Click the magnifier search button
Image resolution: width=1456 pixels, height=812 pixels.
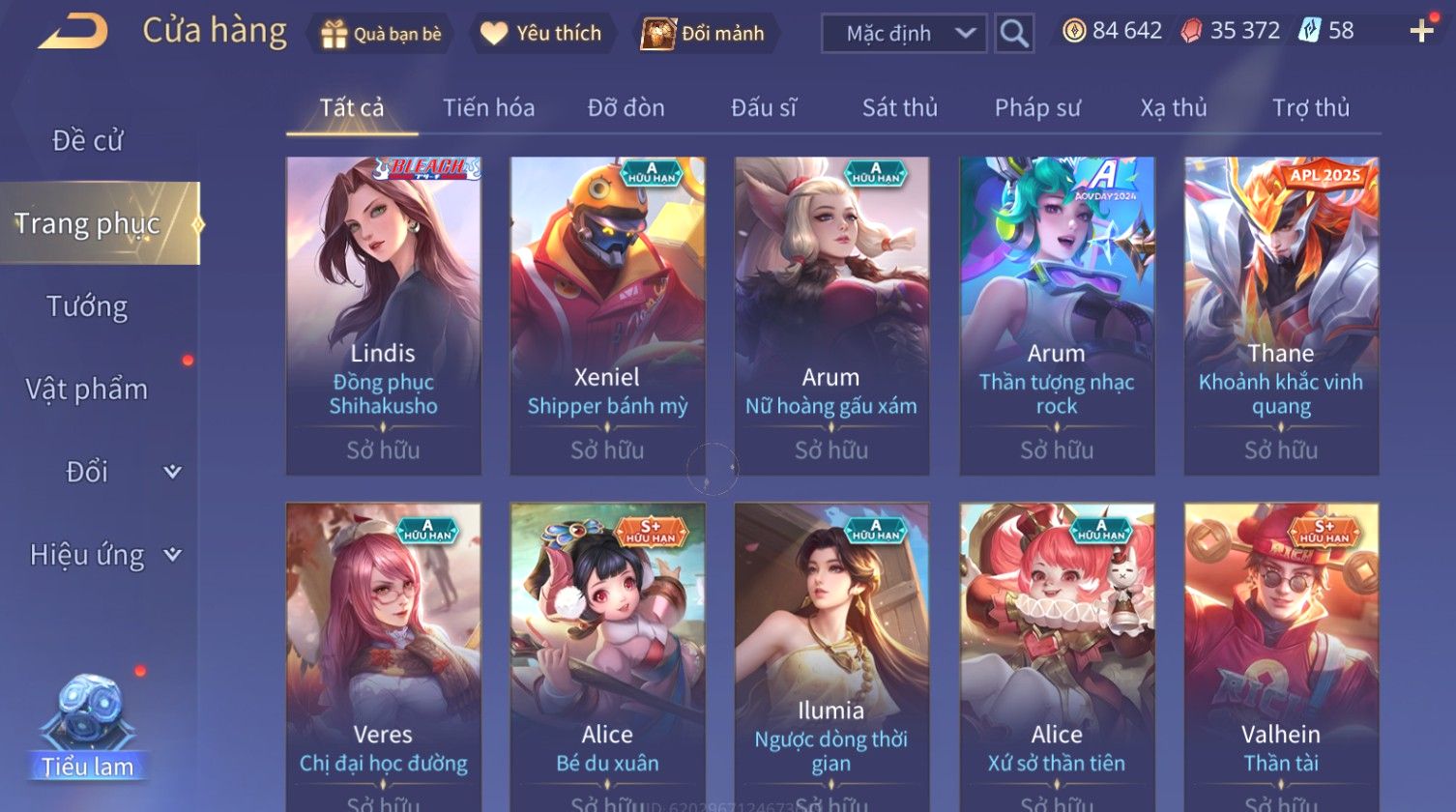(x=1014, y=34)
